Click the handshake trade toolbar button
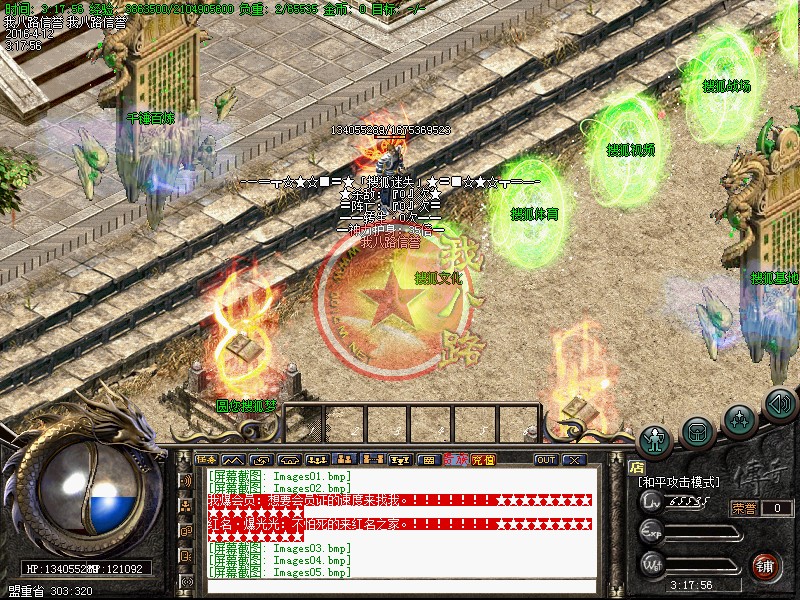 [260, 460]
